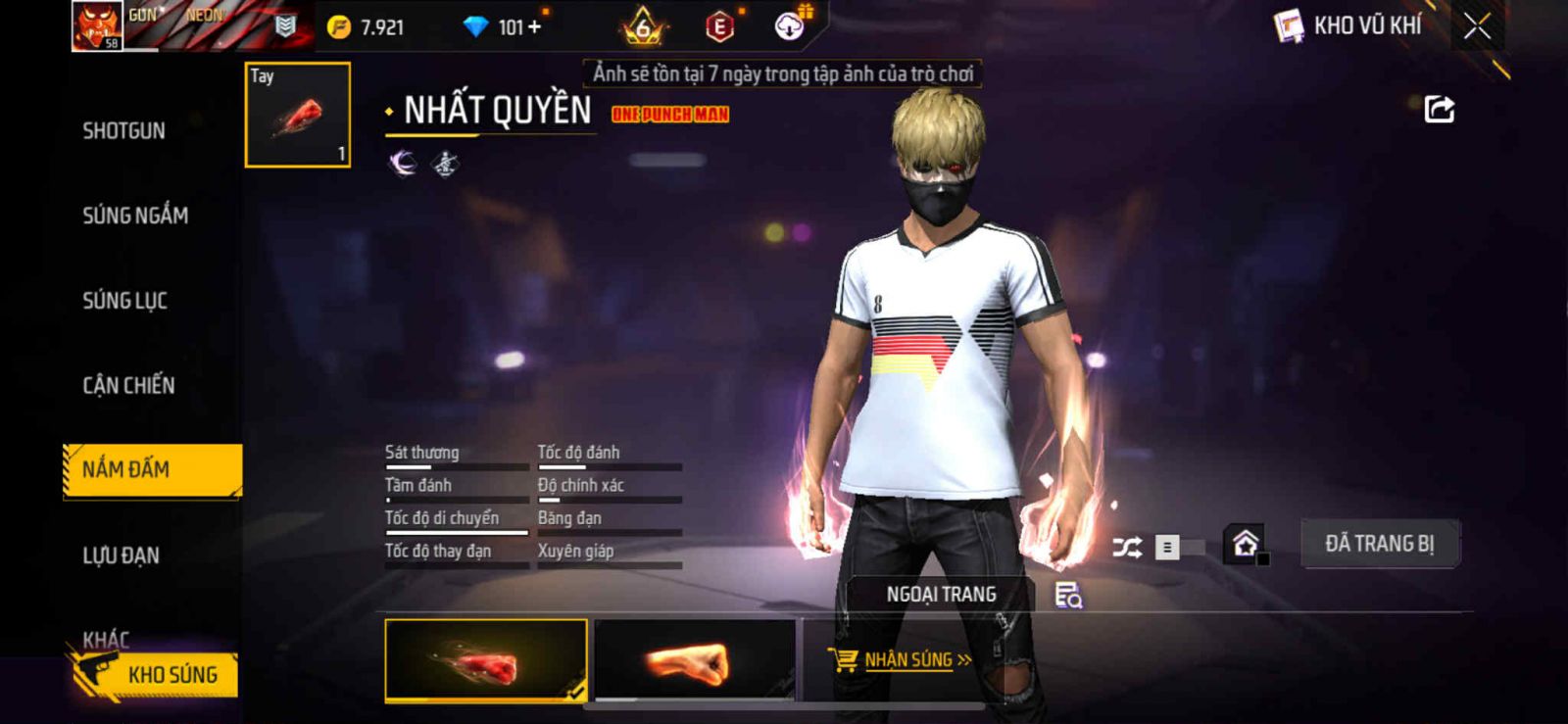Open the SÚNG LỤC category
The width and height of the screenshot is (1568, 724).
pos(124,301)
